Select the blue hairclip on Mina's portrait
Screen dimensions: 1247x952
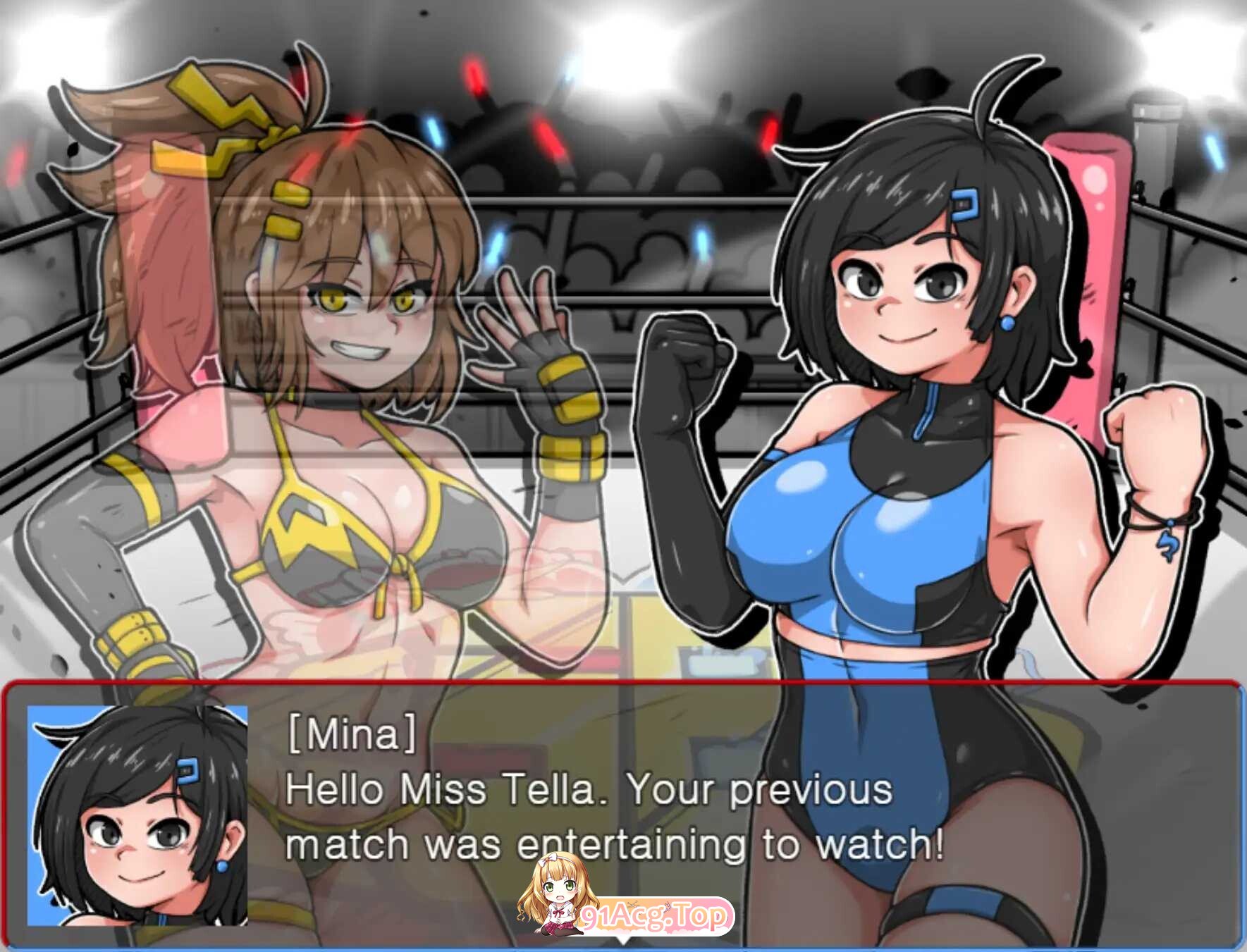pyautogui.click(x=188, y=772)
